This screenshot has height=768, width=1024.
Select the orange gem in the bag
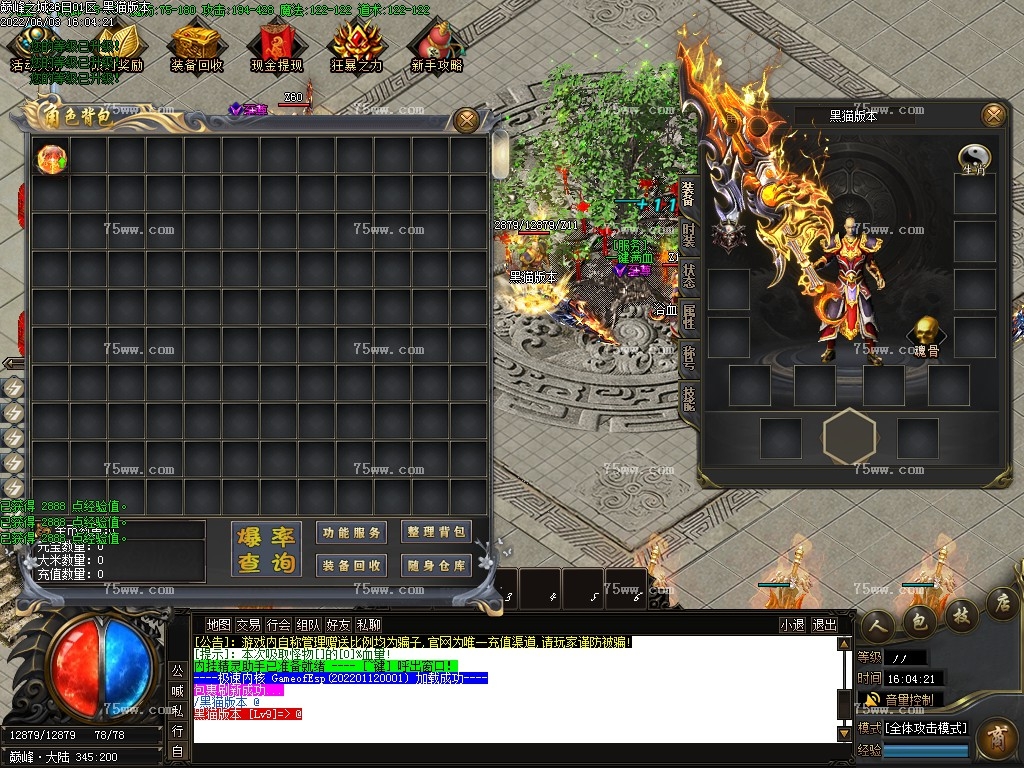[51, 158]
